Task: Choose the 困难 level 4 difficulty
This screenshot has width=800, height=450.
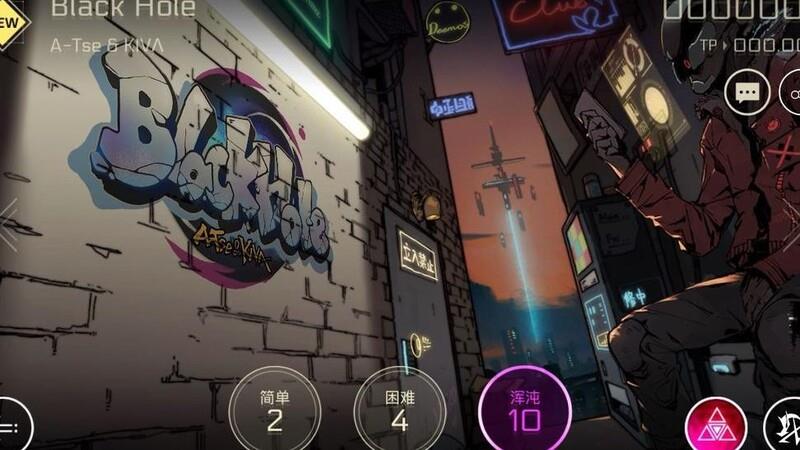Action: (x=399, y=410)
